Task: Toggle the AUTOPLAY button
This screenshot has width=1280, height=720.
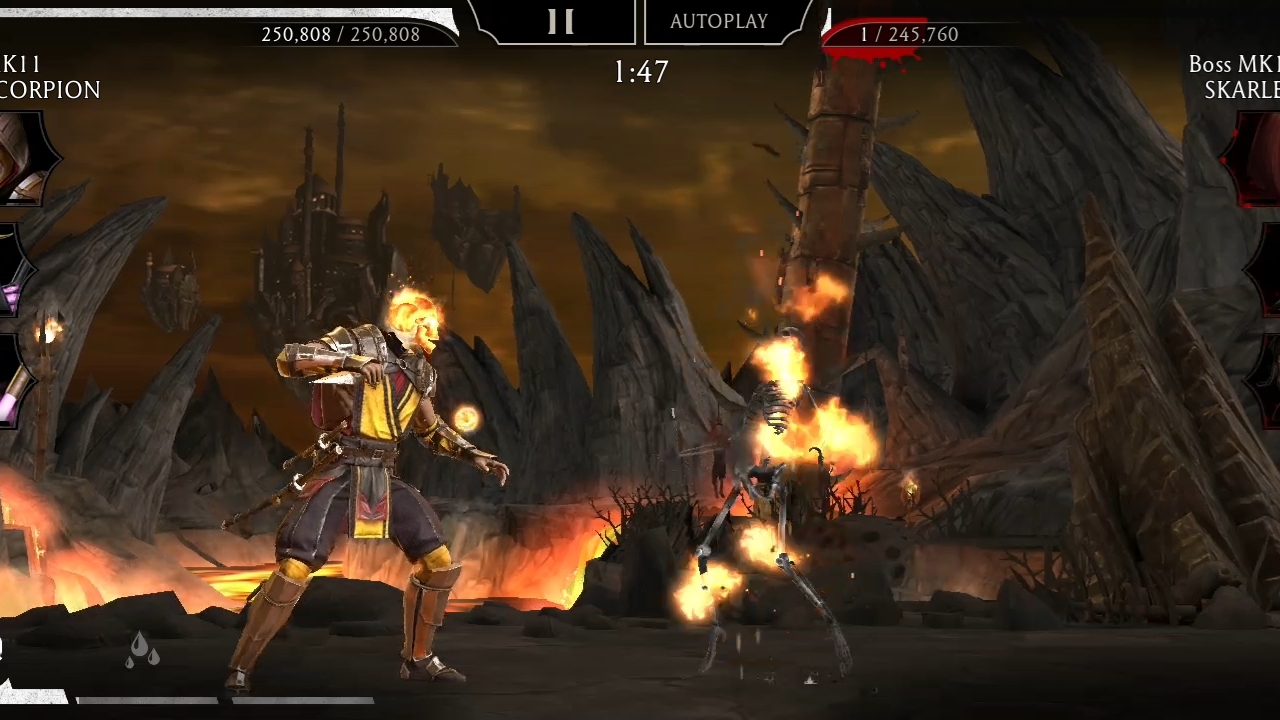Action: click(719, 22)
